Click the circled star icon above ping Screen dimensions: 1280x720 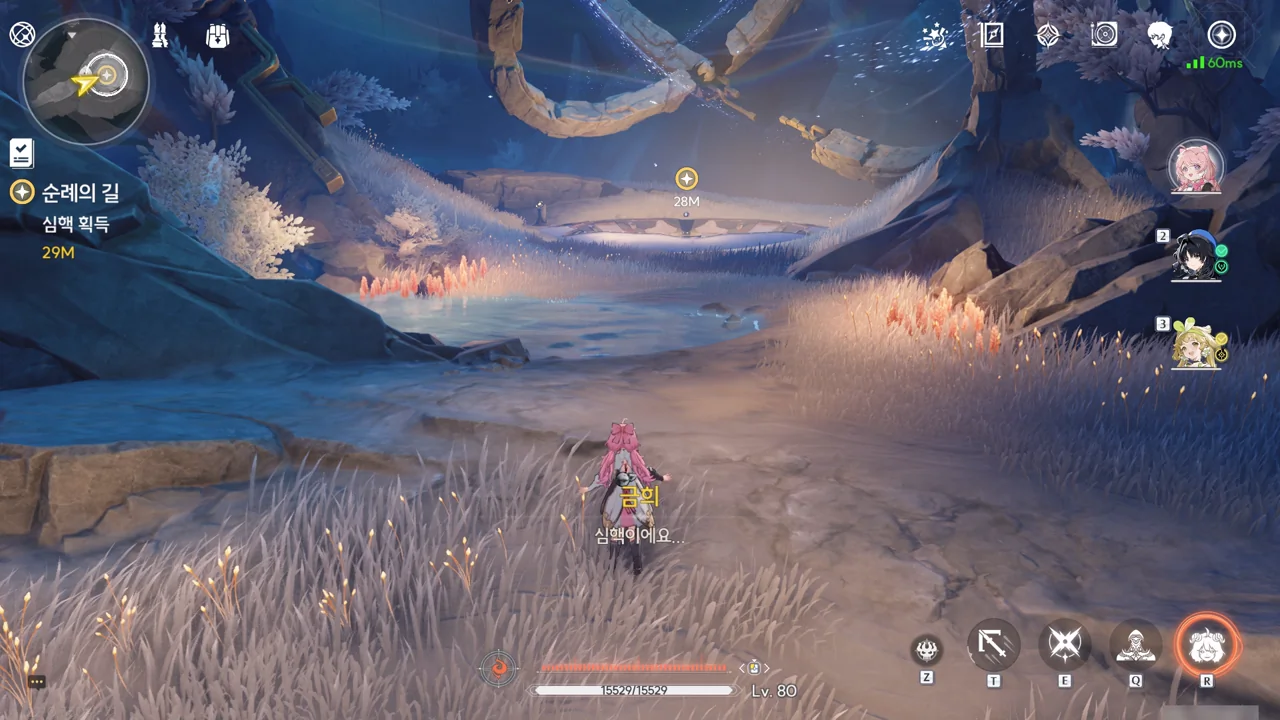(1221, 35)
